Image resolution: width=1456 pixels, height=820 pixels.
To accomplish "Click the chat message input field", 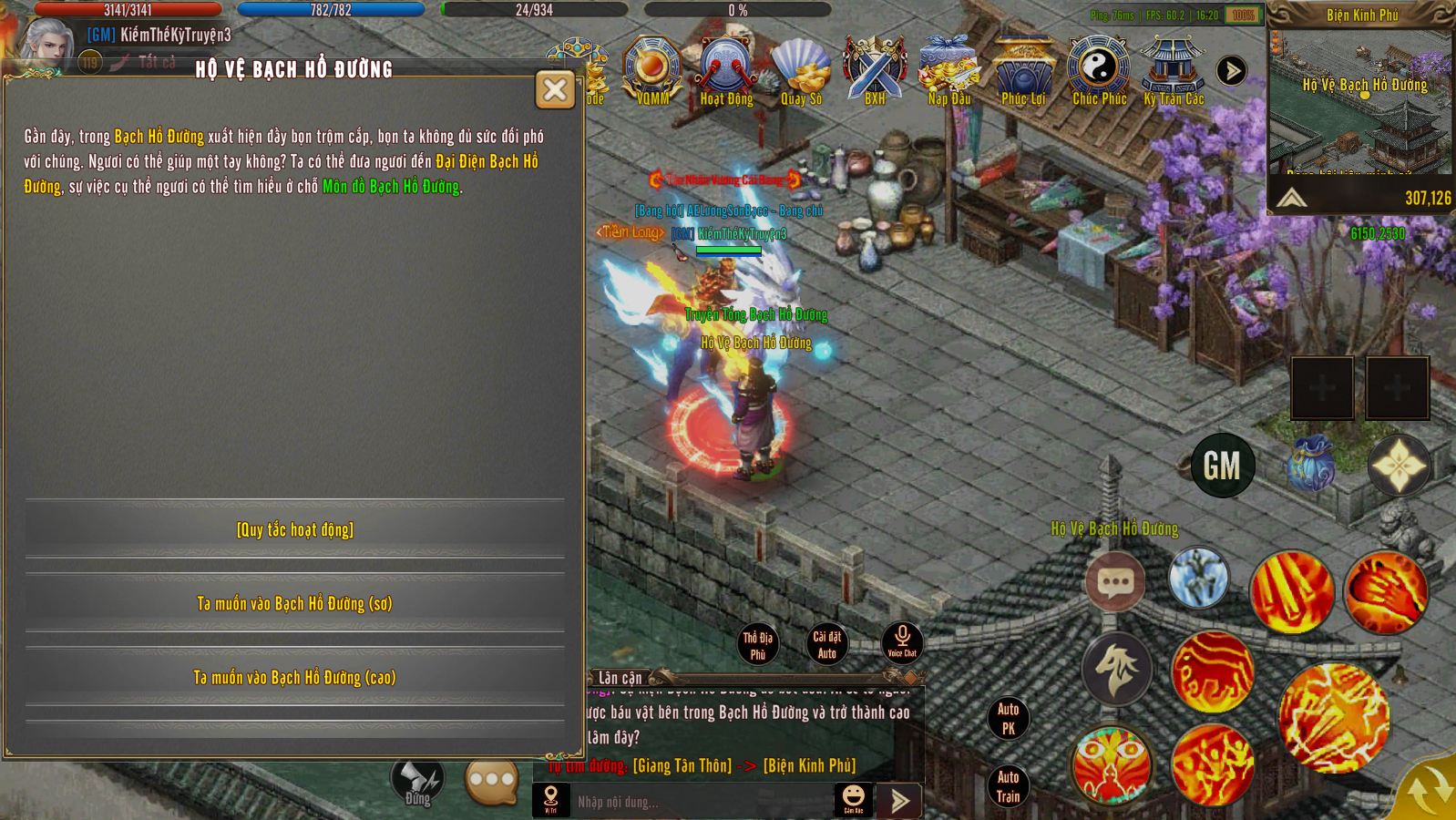I will pyautogui.click(x=702, y=802).
